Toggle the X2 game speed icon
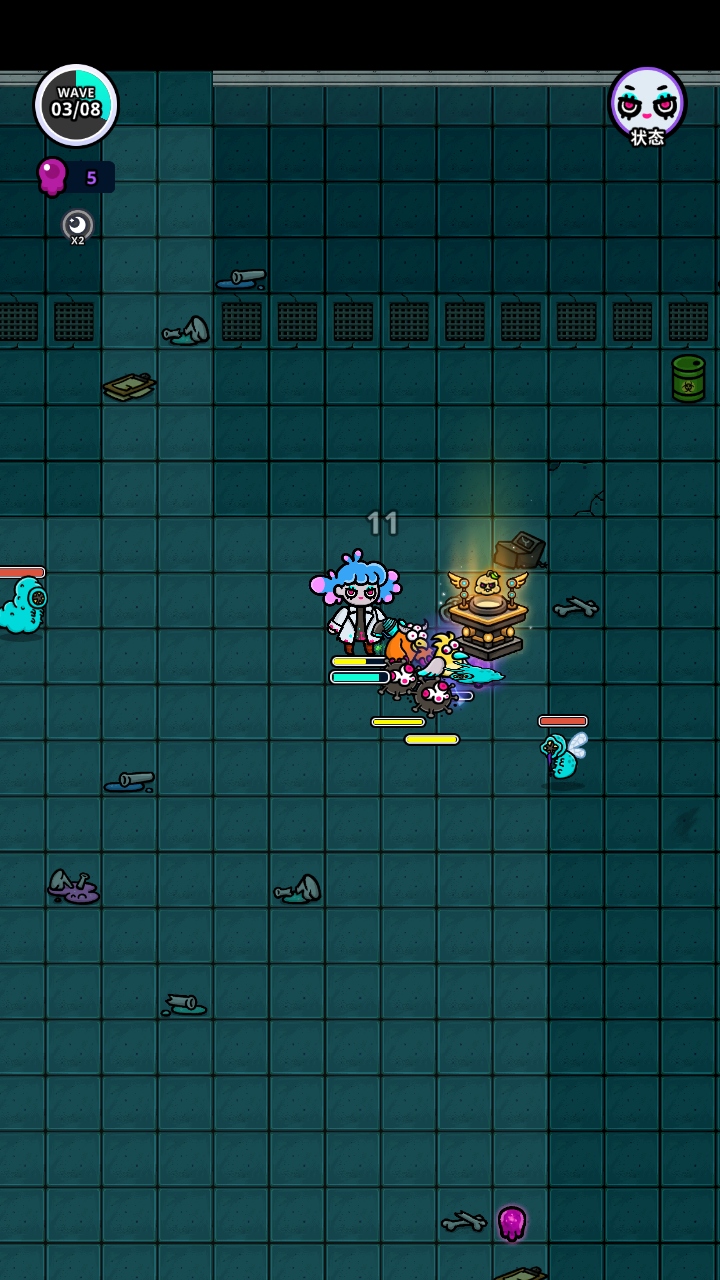 point(77,226)
